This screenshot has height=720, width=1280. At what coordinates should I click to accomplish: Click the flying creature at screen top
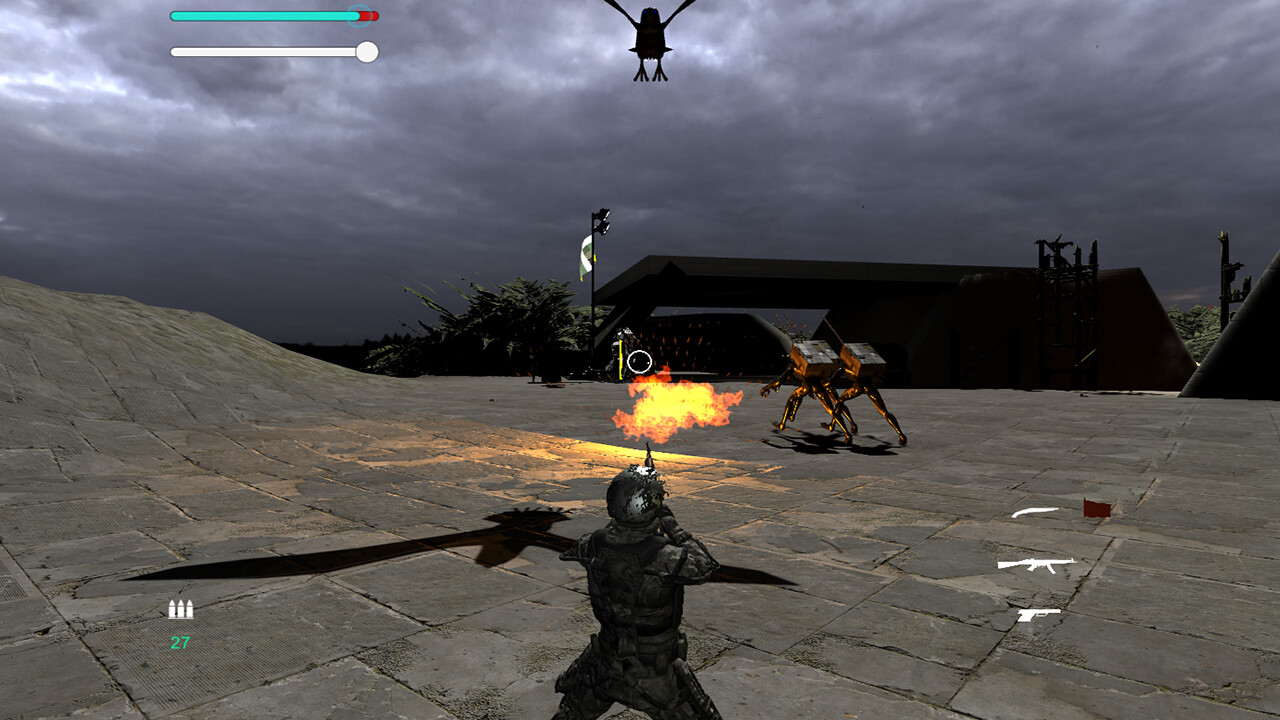[650, 35]
